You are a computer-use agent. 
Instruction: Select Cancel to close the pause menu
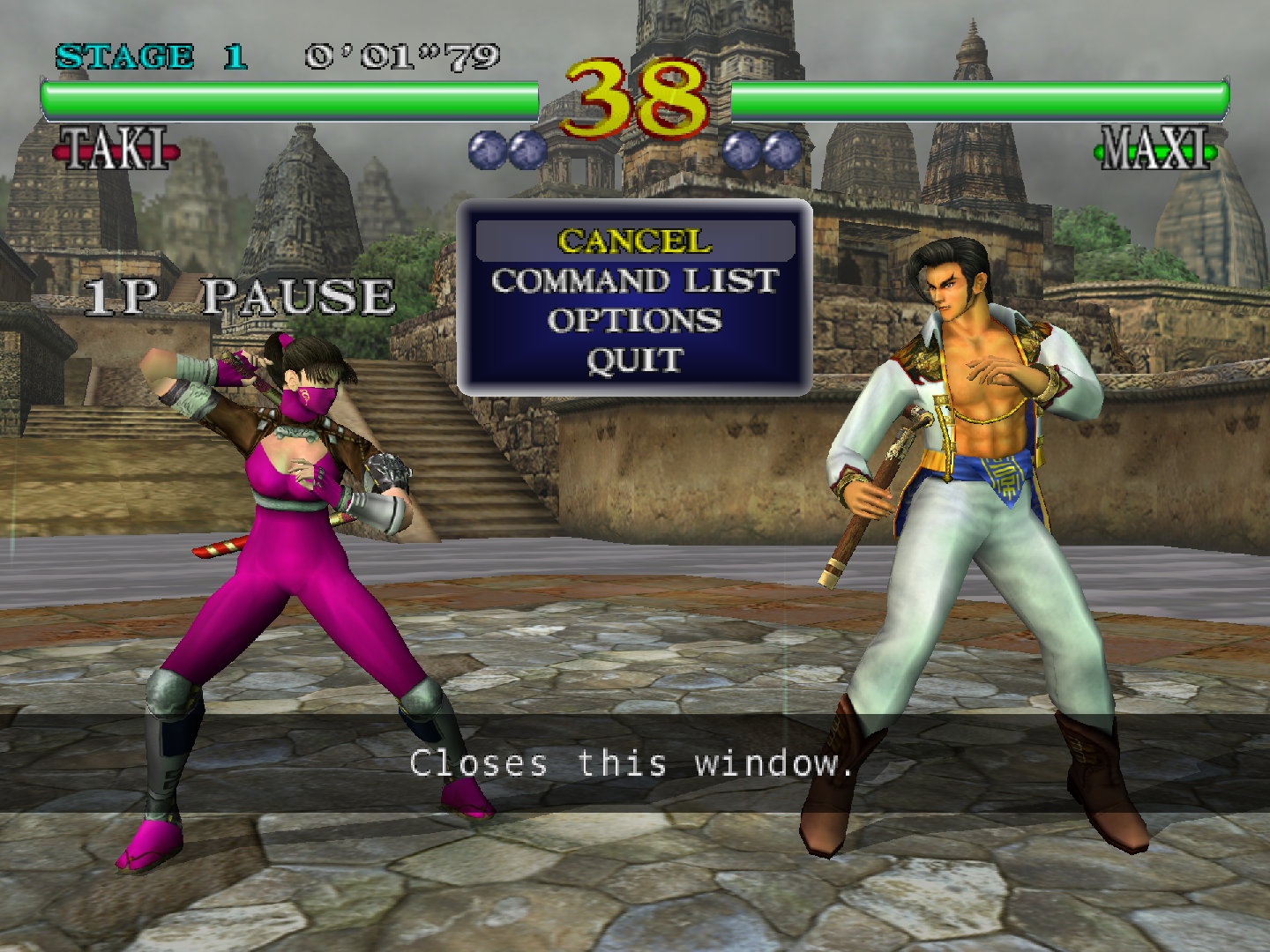[x=635, y=241]
